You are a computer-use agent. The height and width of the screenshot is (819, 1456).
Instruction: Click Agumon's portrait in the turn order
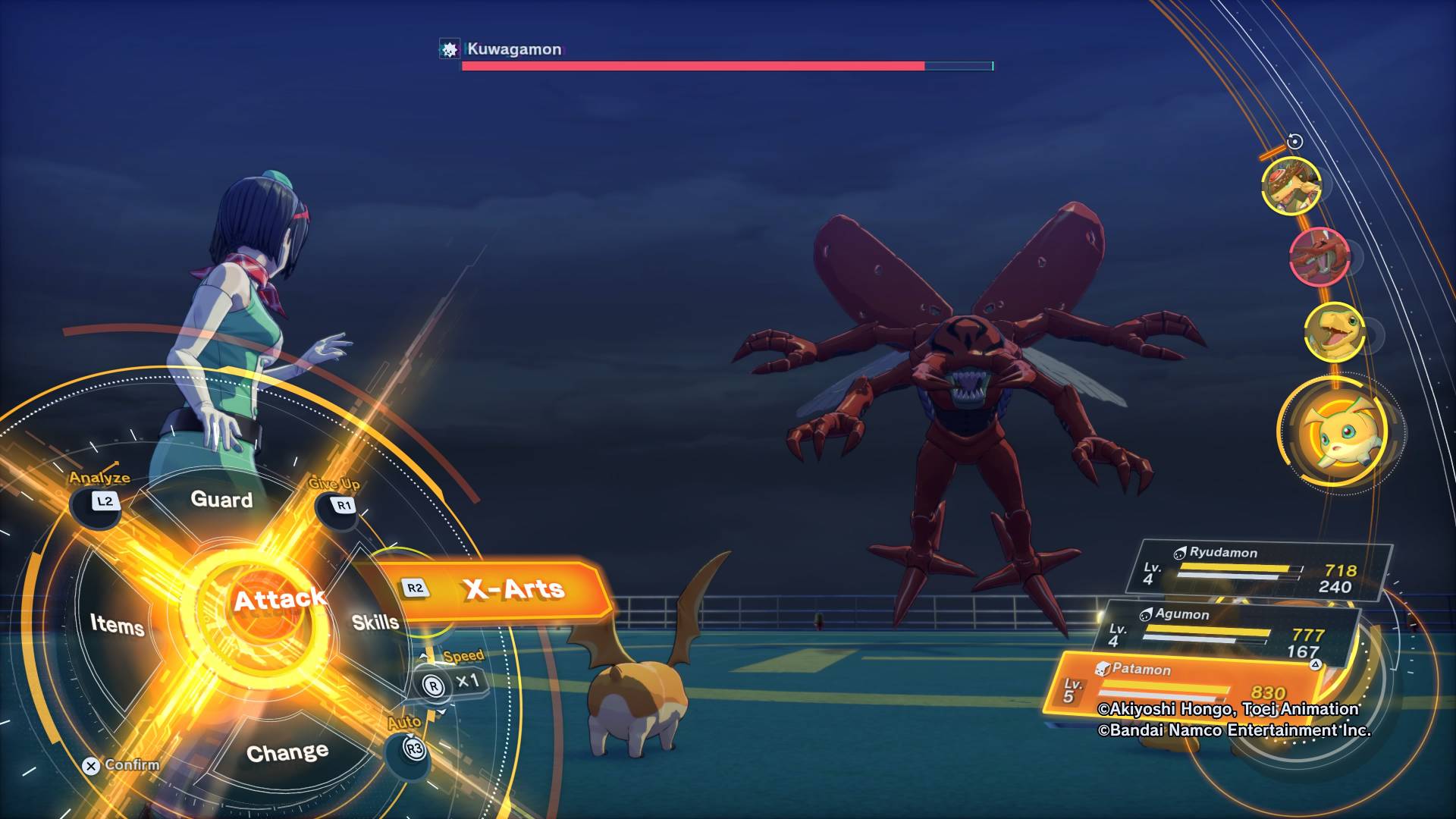pos(1334,332)
